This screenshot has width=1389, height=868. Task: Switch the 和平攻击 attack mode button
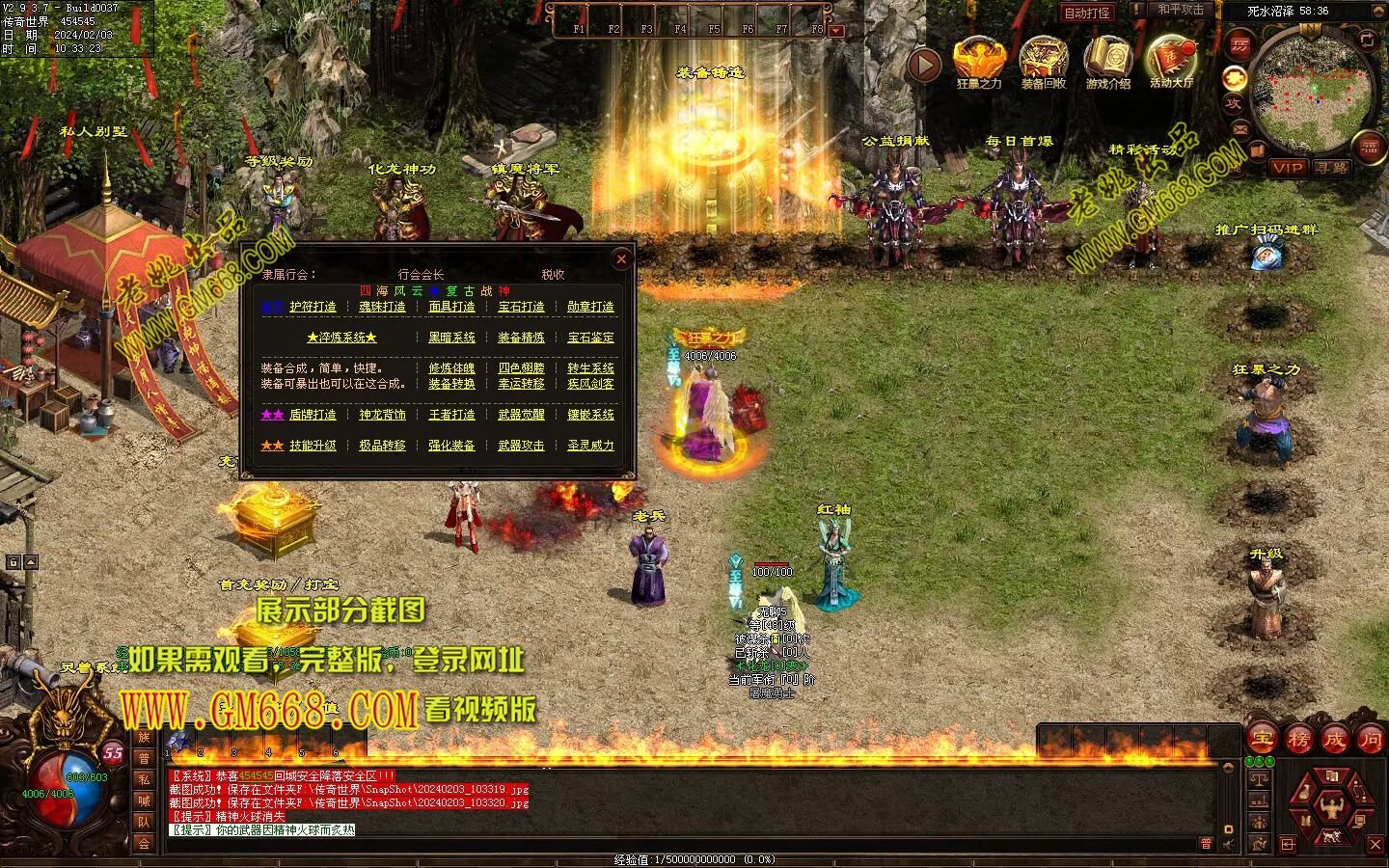coord(1181,10)
